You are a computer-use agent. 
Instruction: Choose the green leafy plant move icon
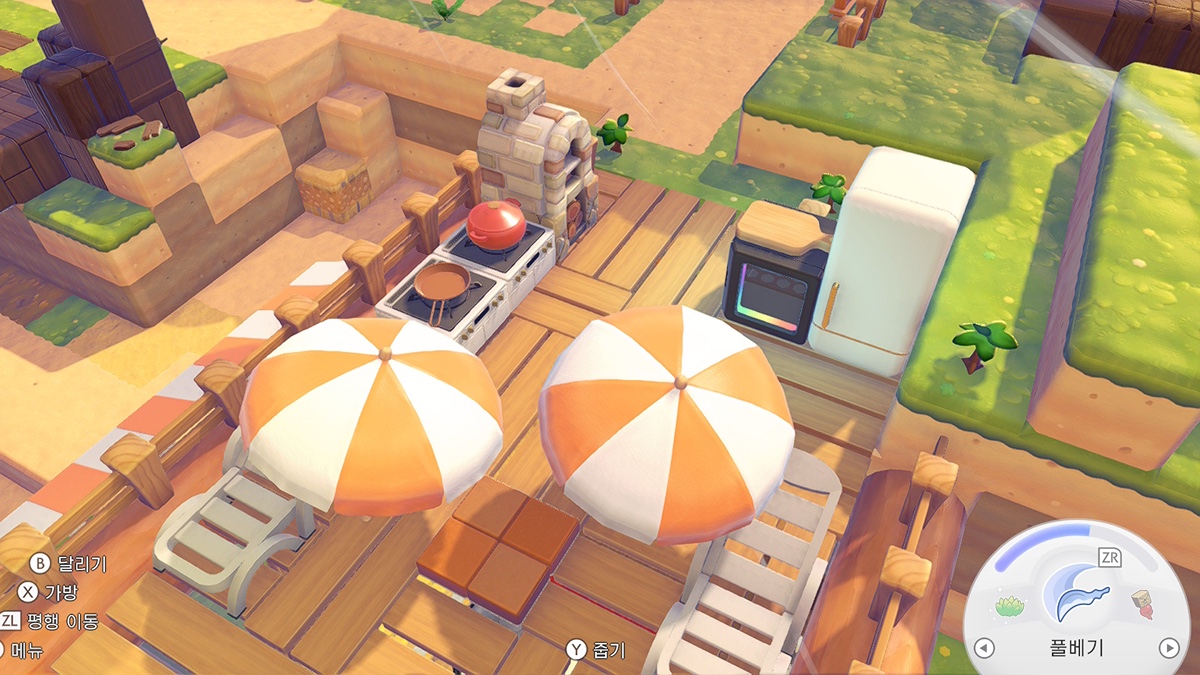[x=1011, y=605]
